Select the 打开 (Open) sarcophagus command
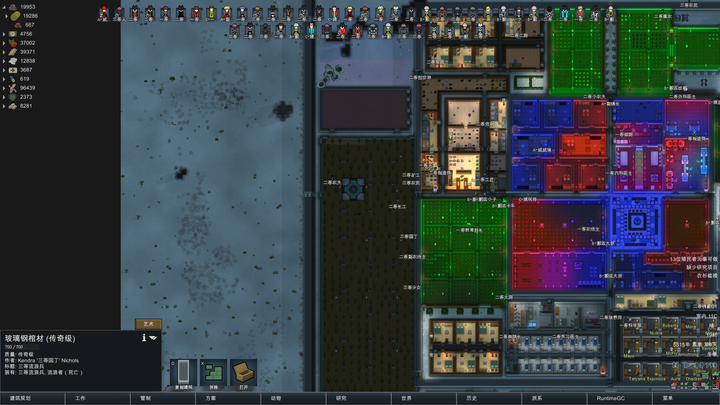 tap(243, 374)
